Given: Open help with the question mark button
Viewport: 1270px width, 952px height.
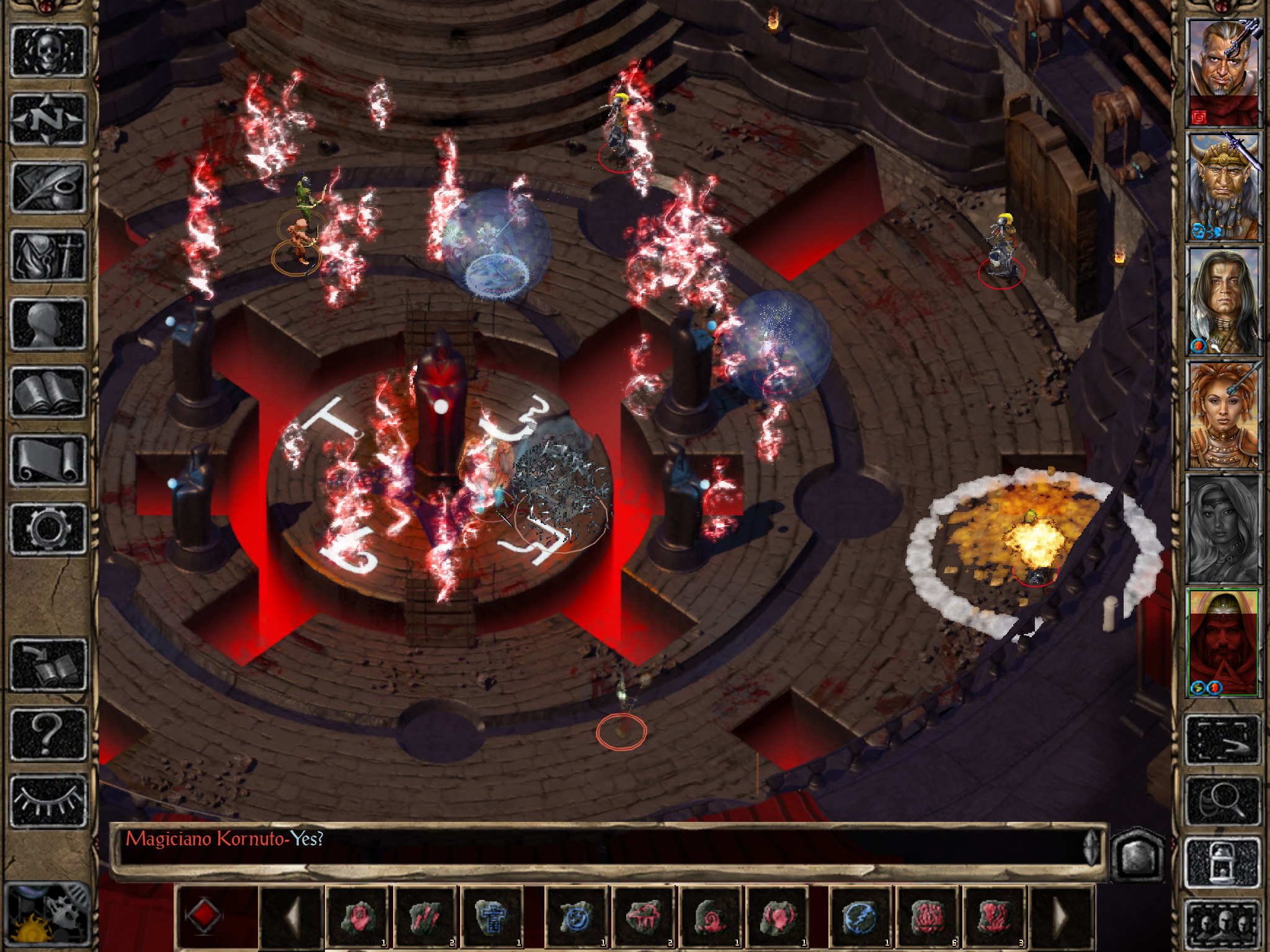Looking at the screenshot, I should tap(48, 733).
